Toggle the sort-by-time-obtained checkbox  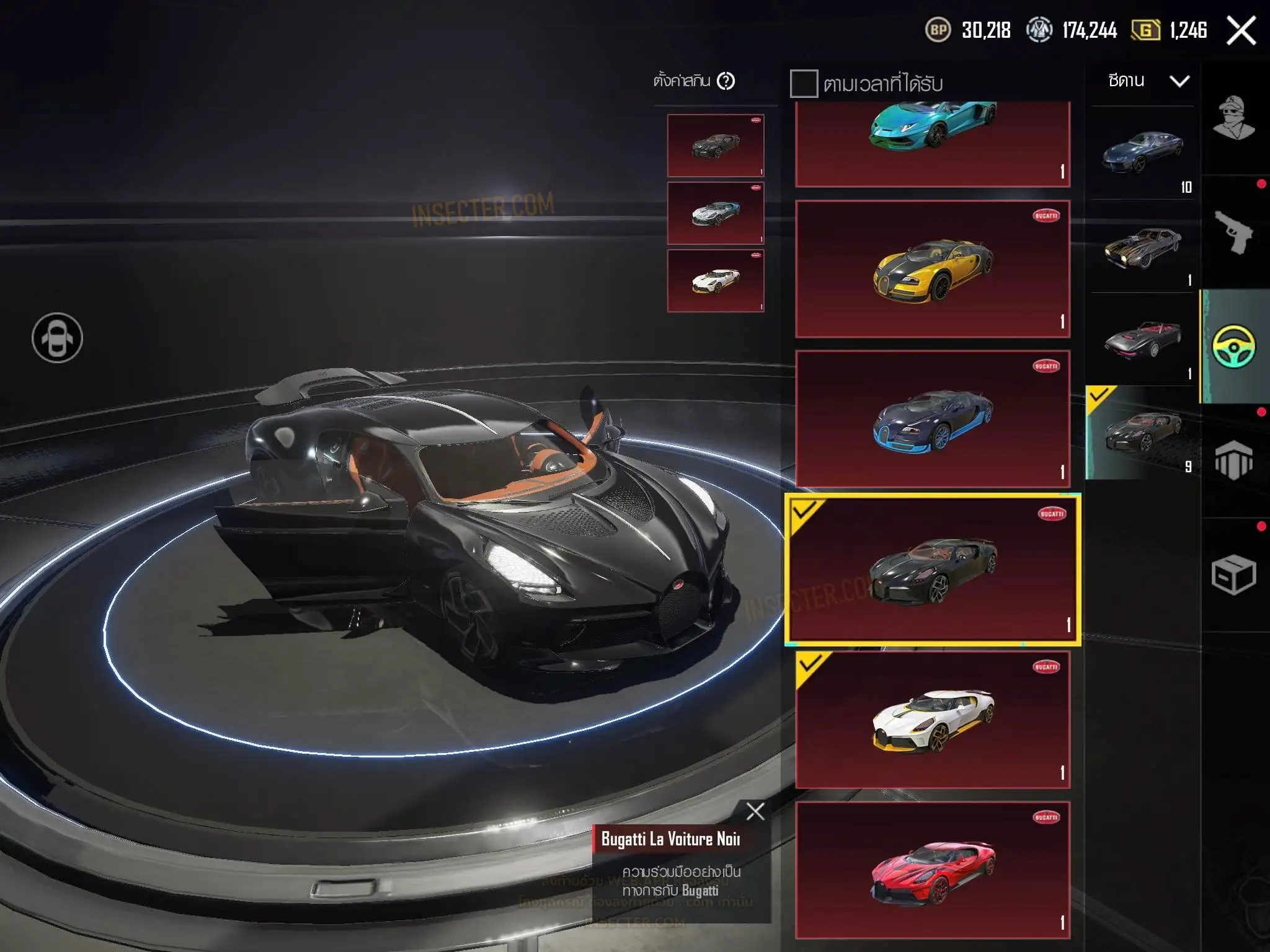[x=804, y=84]
